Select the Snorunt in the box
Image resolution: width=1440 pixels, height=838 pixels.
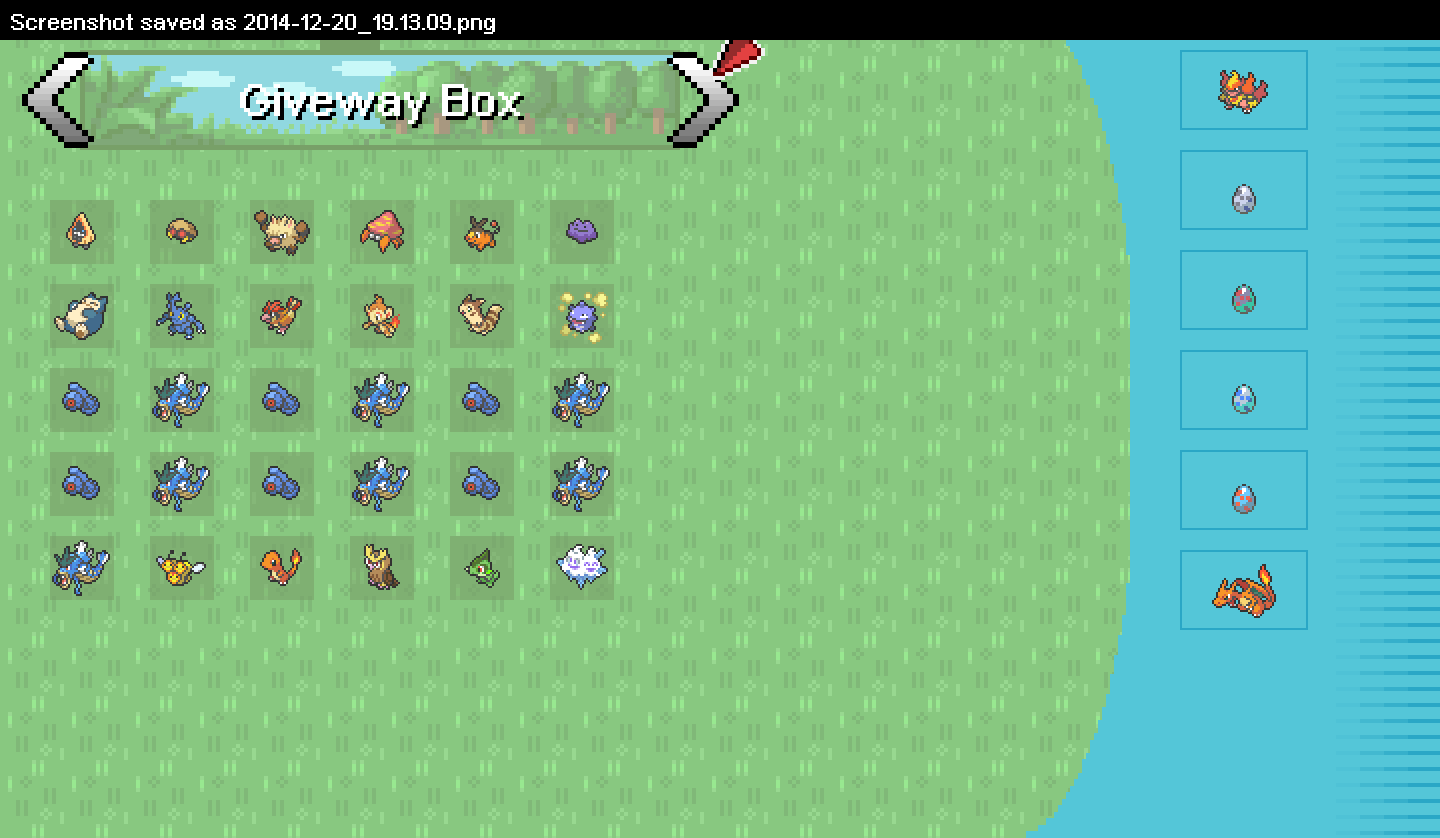tap(82, 232)
